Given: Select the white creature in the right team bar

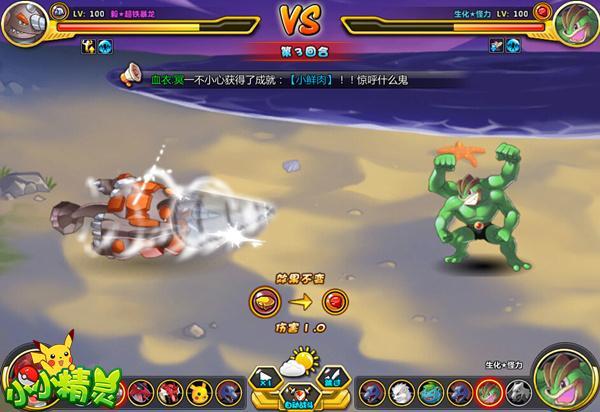Looking at the screenshot, I should click(x=400, y=390).
